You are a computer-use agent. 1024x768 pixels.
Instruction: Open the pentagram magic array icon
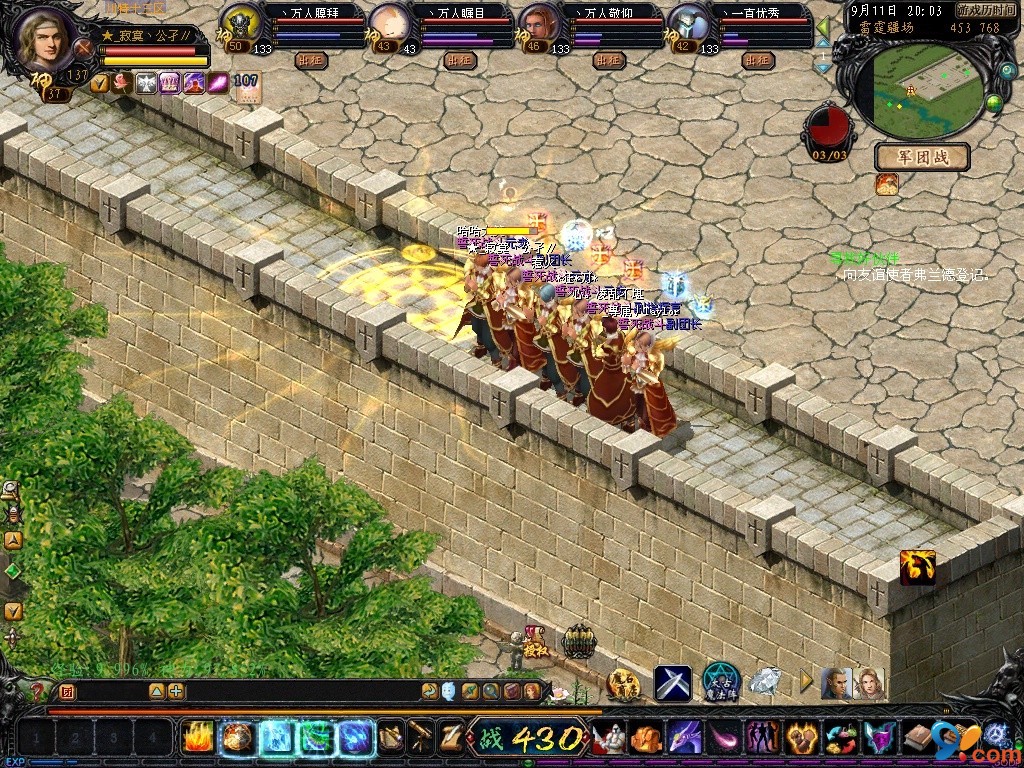(x=720, y=682)
